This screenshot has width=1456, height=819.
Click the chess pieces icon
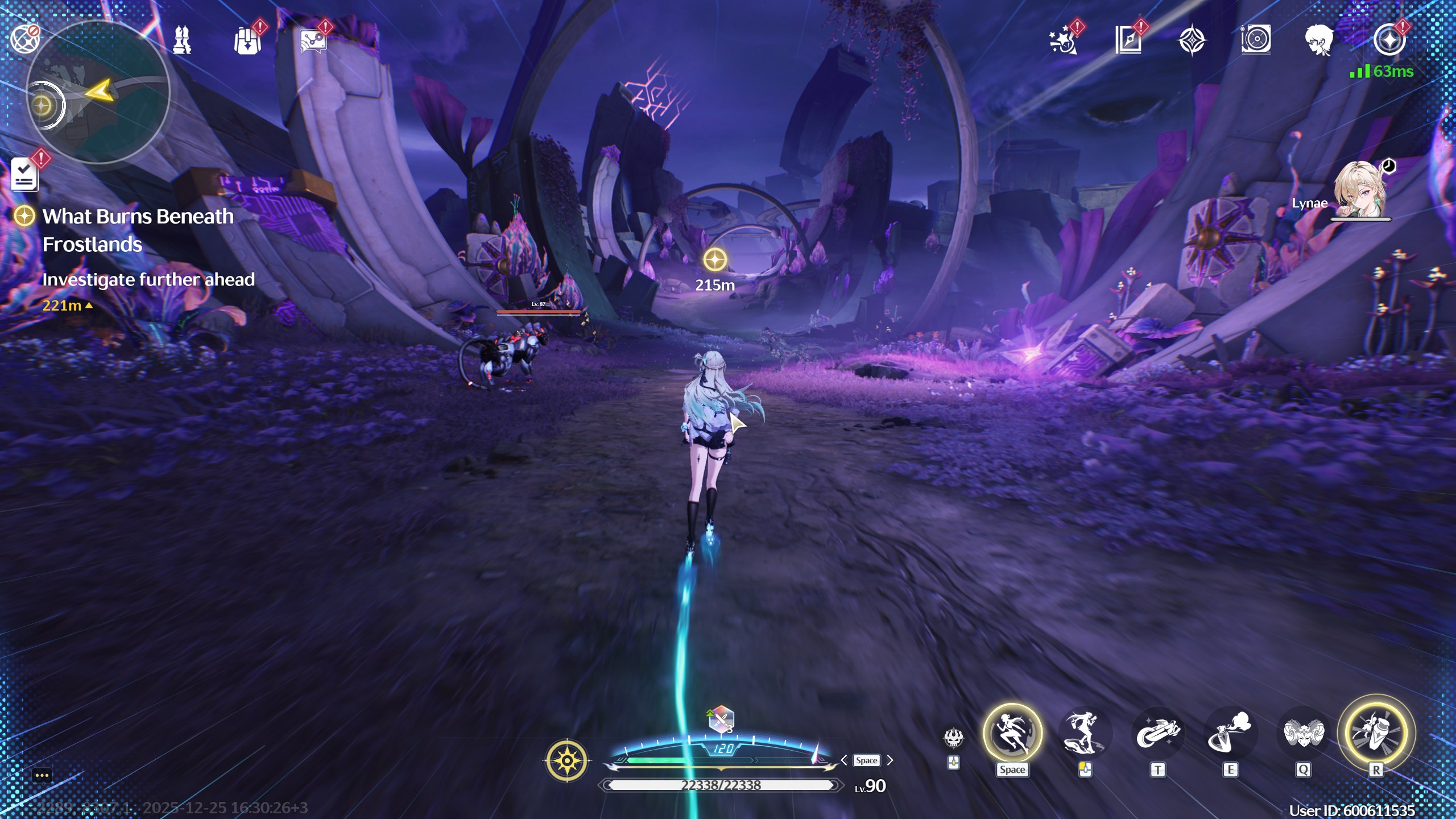182,40
